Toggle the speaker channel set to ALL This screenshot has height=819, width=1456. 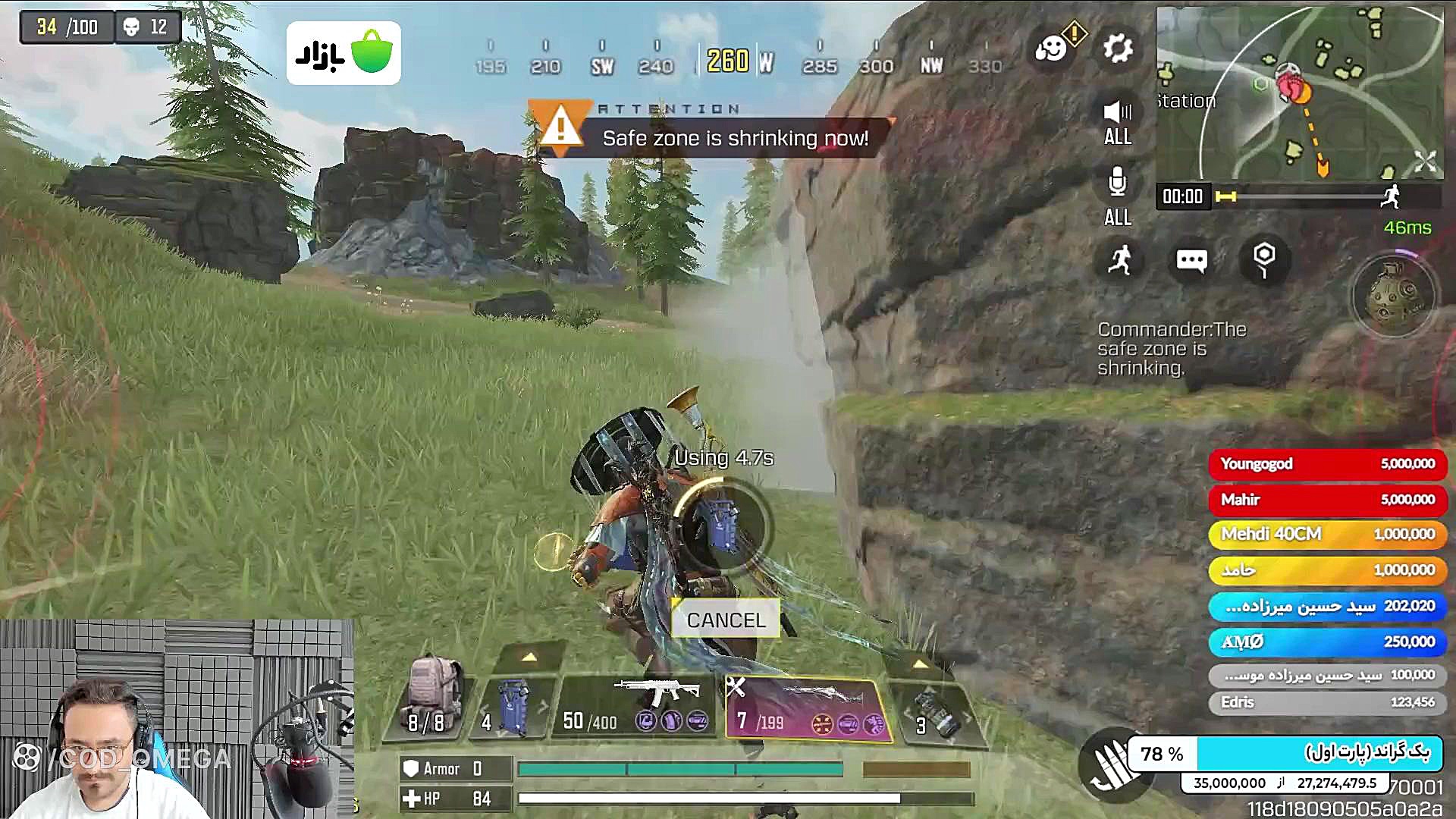pos(1116,121)
